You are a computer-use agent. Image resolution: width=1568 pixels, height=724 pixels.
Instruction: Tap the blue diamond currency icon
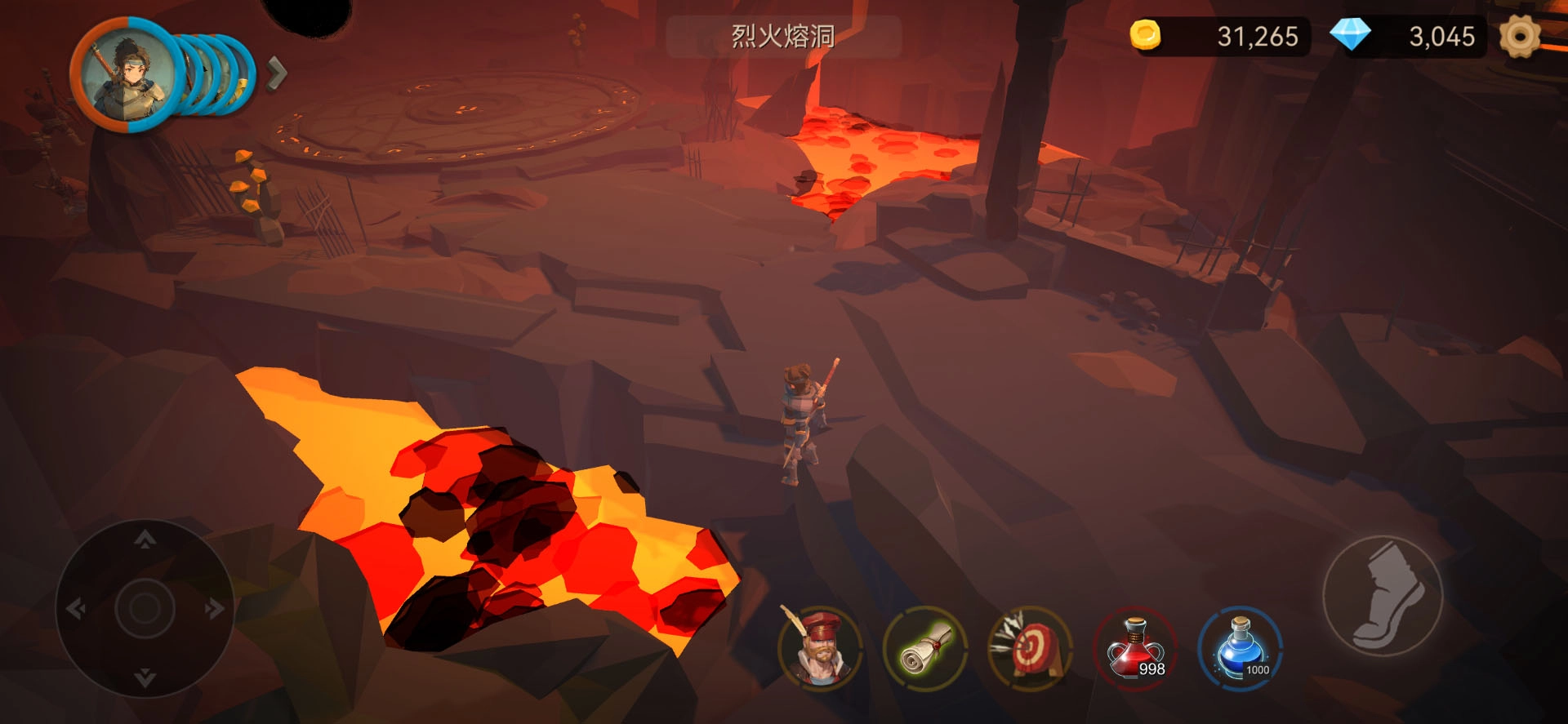pos(1350,35)
